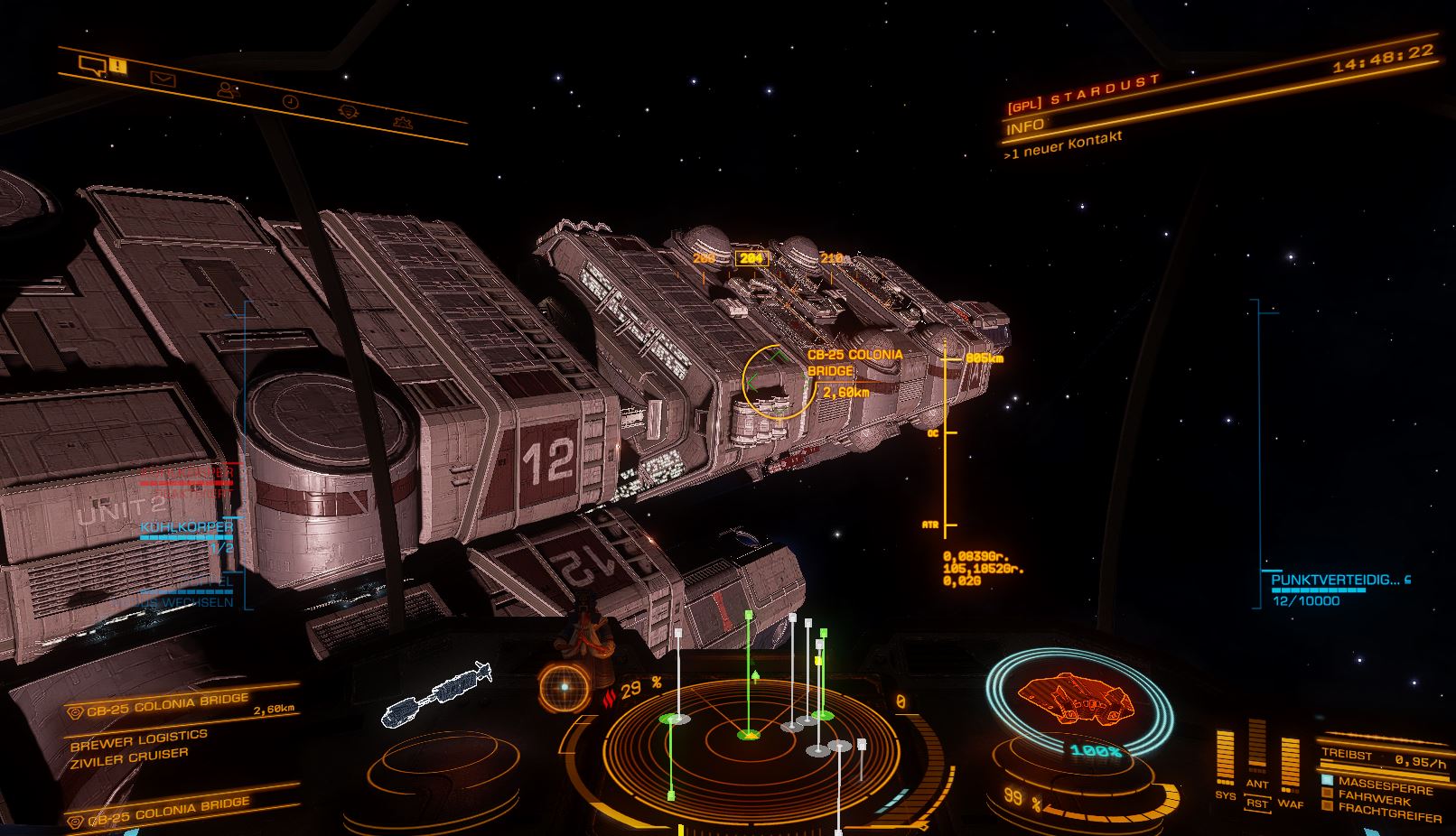Switch to the friends and social tab

pyautogui.click(x=227, y=90)
